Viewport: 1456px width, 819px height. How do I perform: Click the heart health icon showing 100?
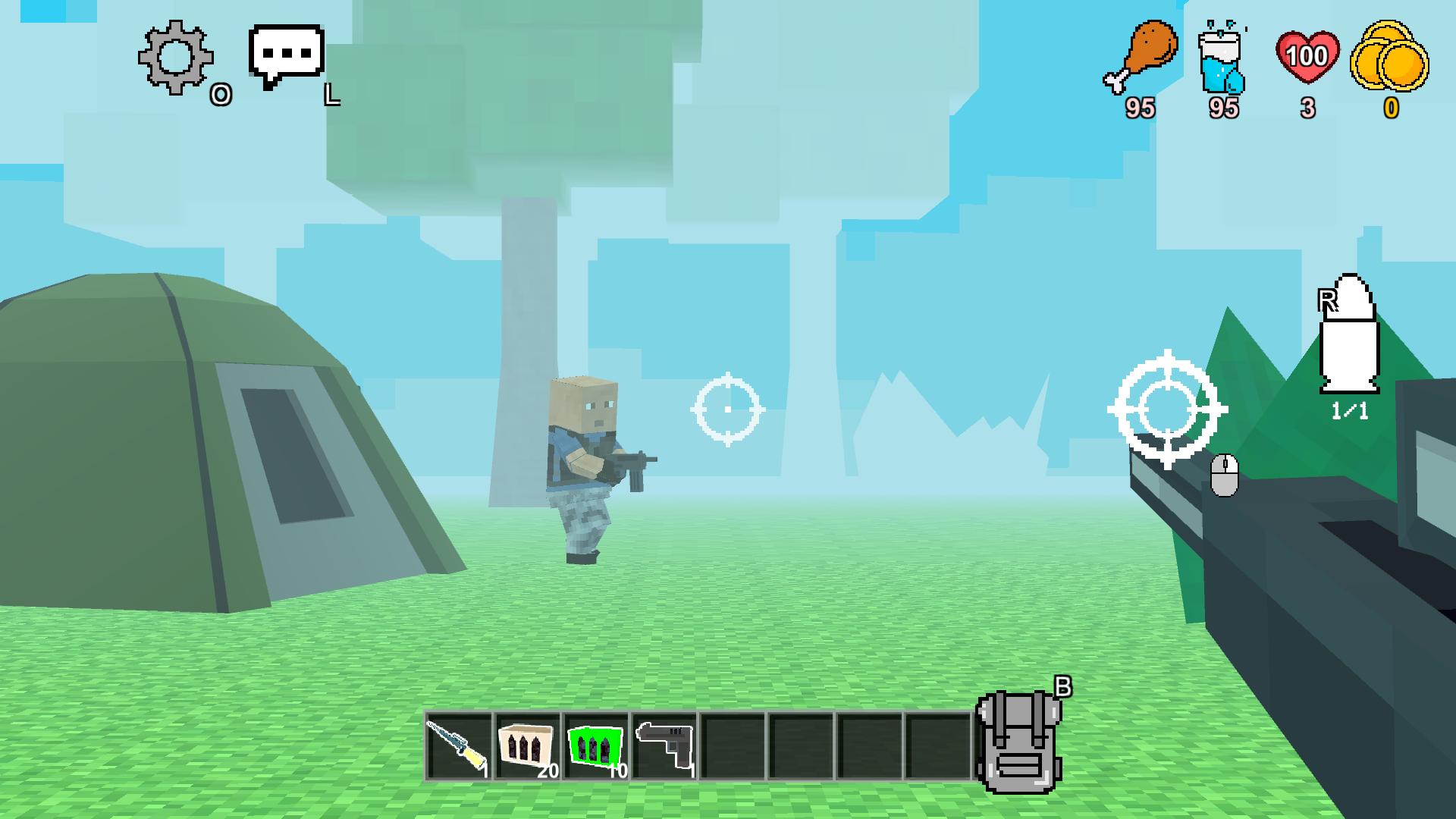pyautogui.click(x=1307, y=55)
